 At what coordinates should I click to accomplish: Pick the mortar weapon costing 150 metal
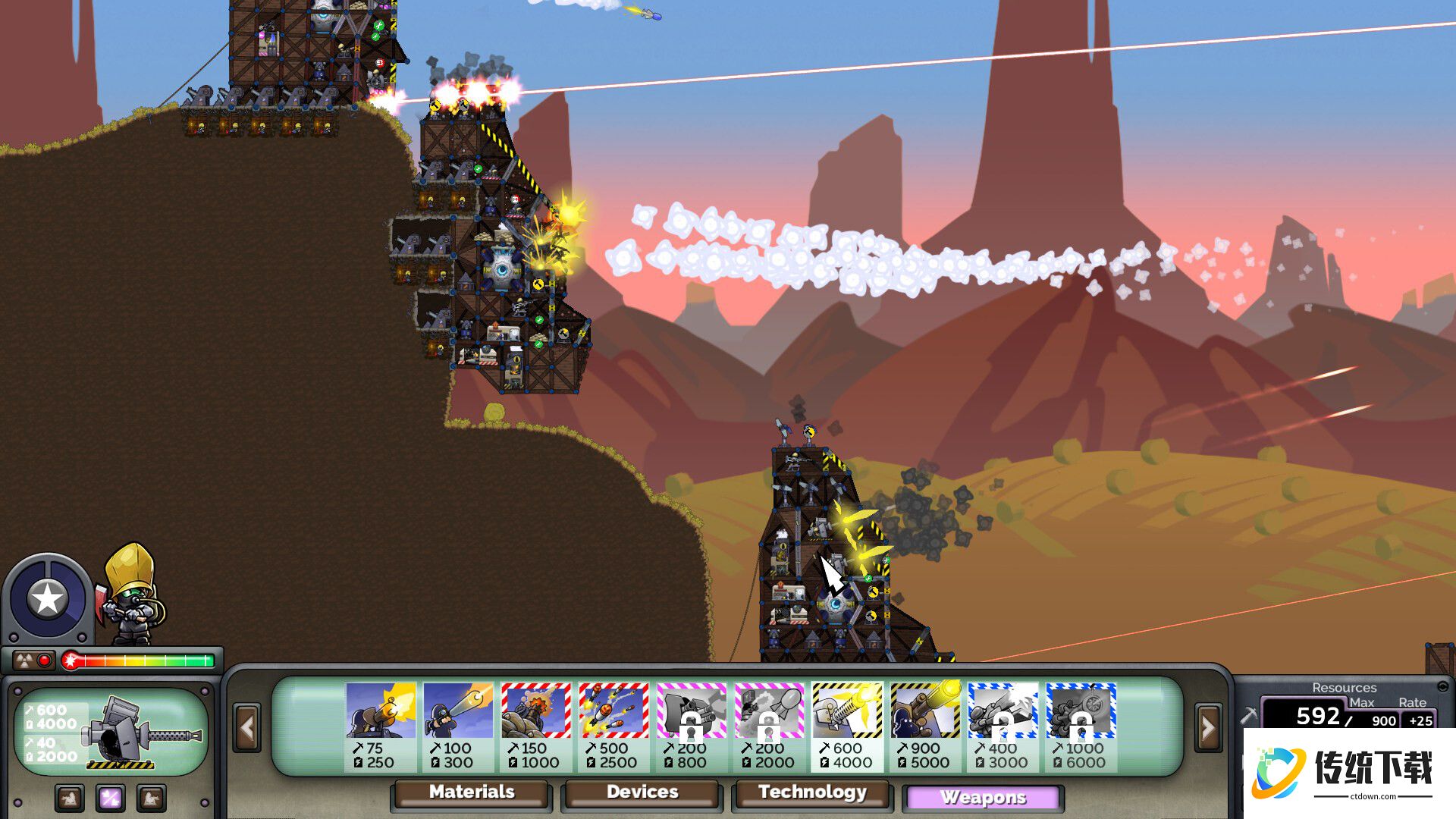(535, 726)
